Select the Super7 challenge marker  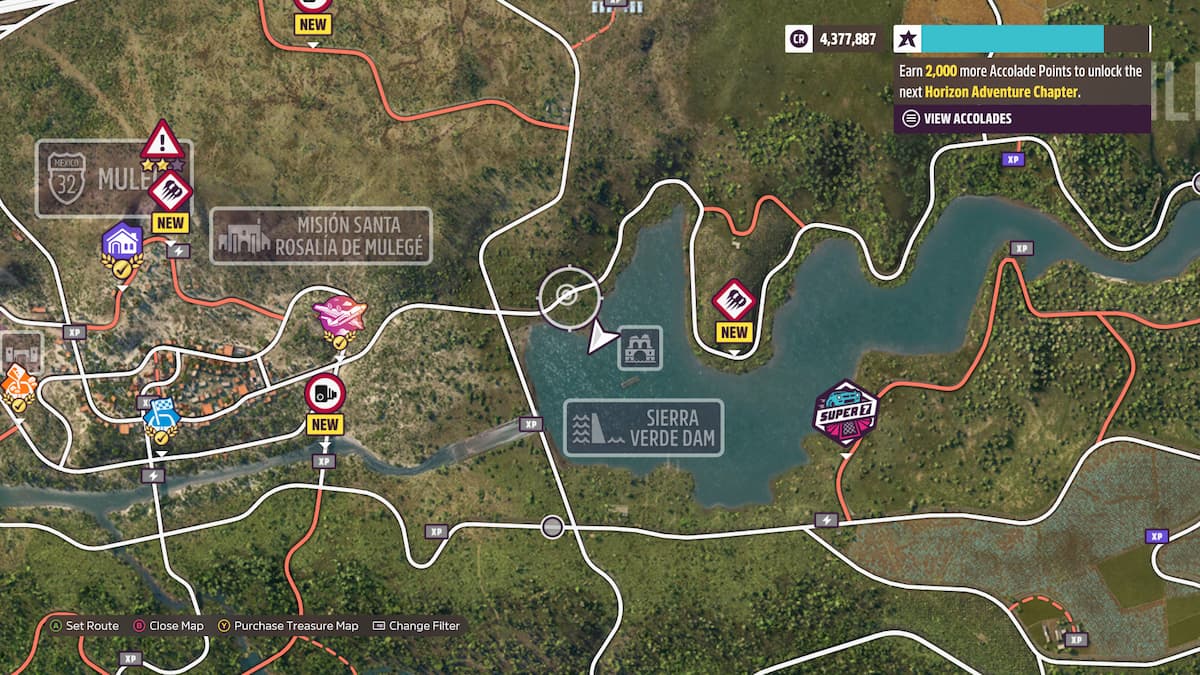[x=845, y=411]
